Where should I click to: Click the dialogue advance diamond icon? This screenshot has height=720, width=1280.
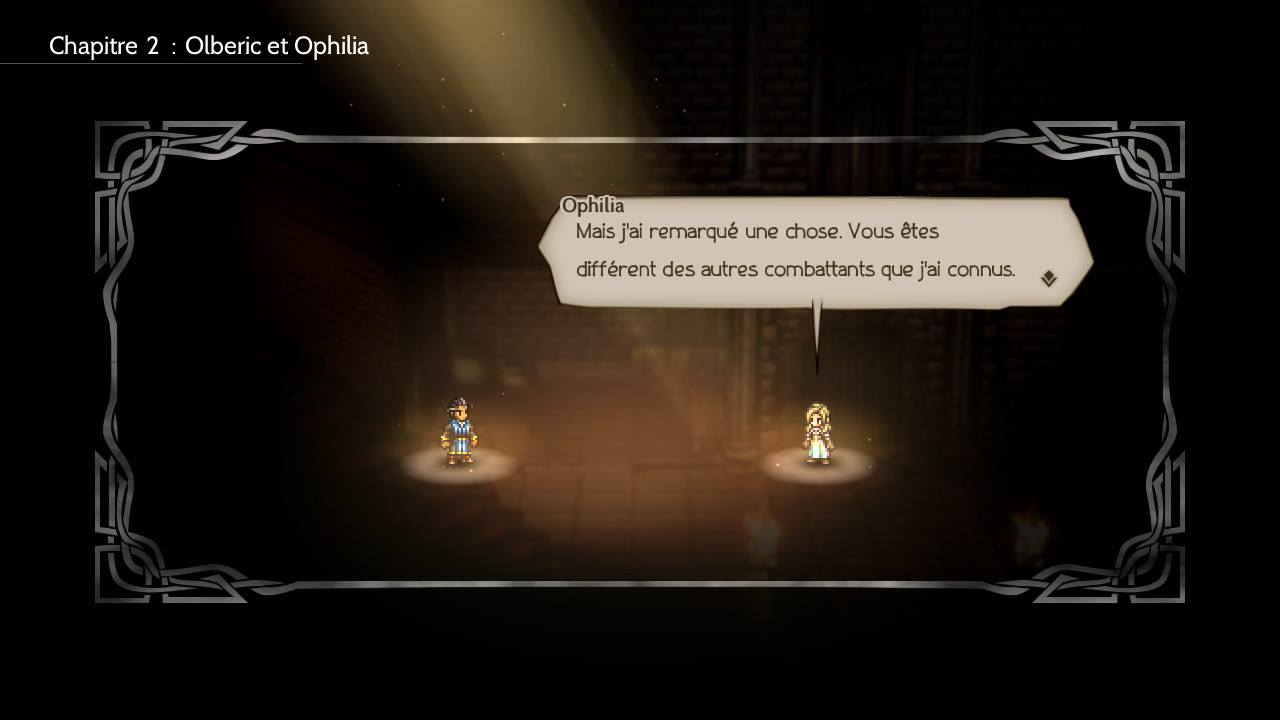point(1048,277)
